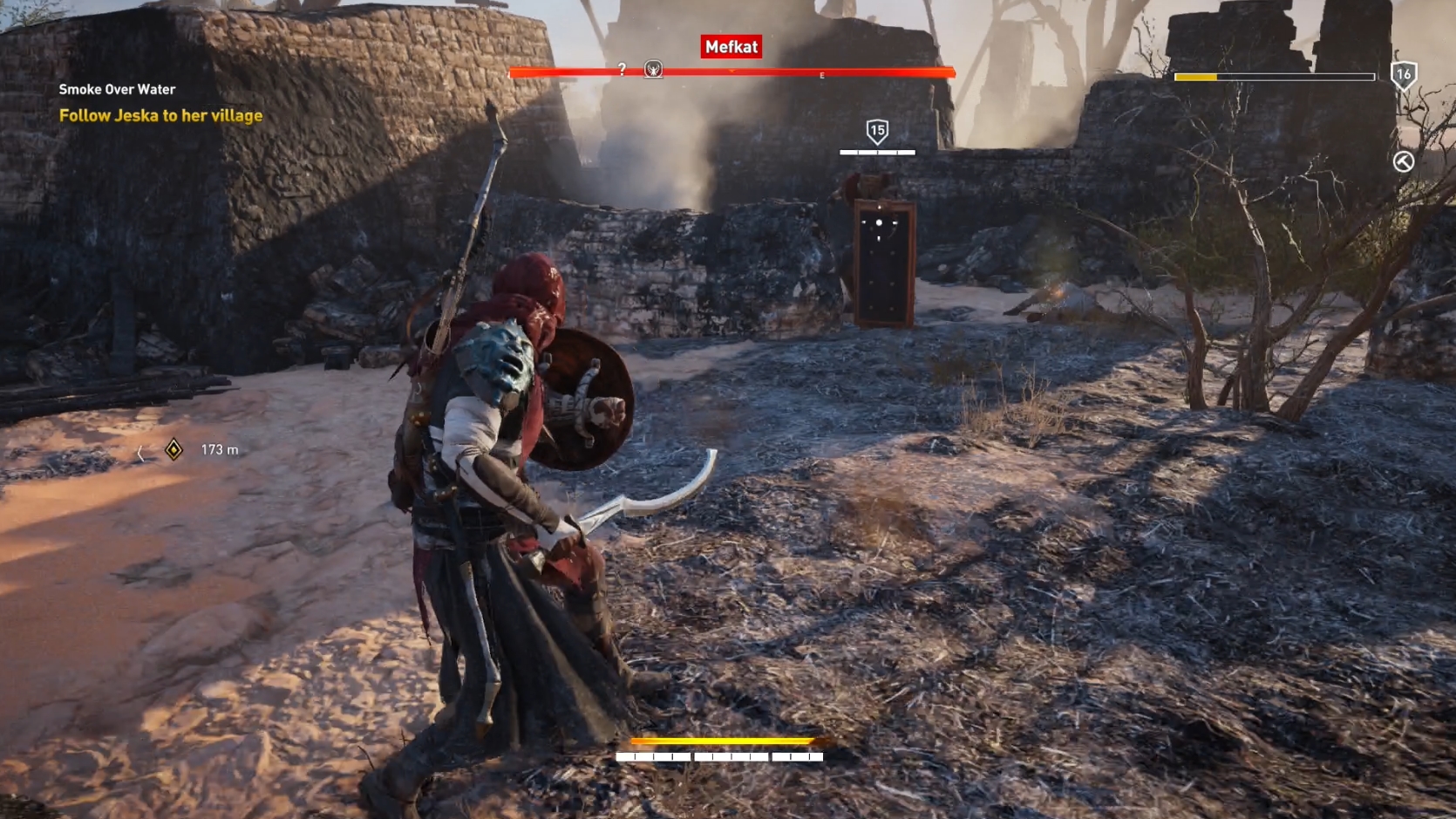Select the yellow diamond objective waypoint icon

174,449
